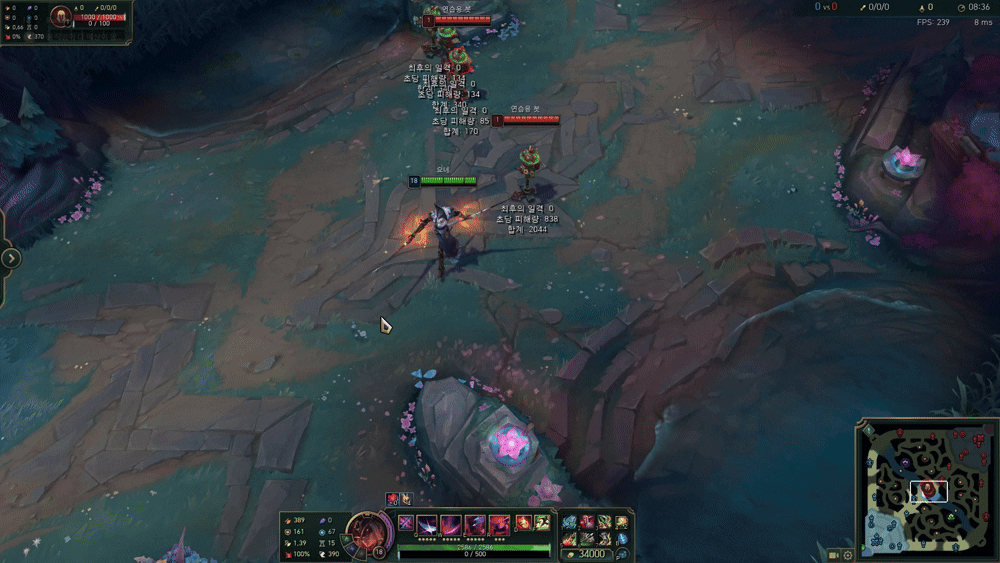The width and height of the screenshot is (1000, 563).
Task: Click the red buff icon above the ability bar
Action: [x=392, y=498]
